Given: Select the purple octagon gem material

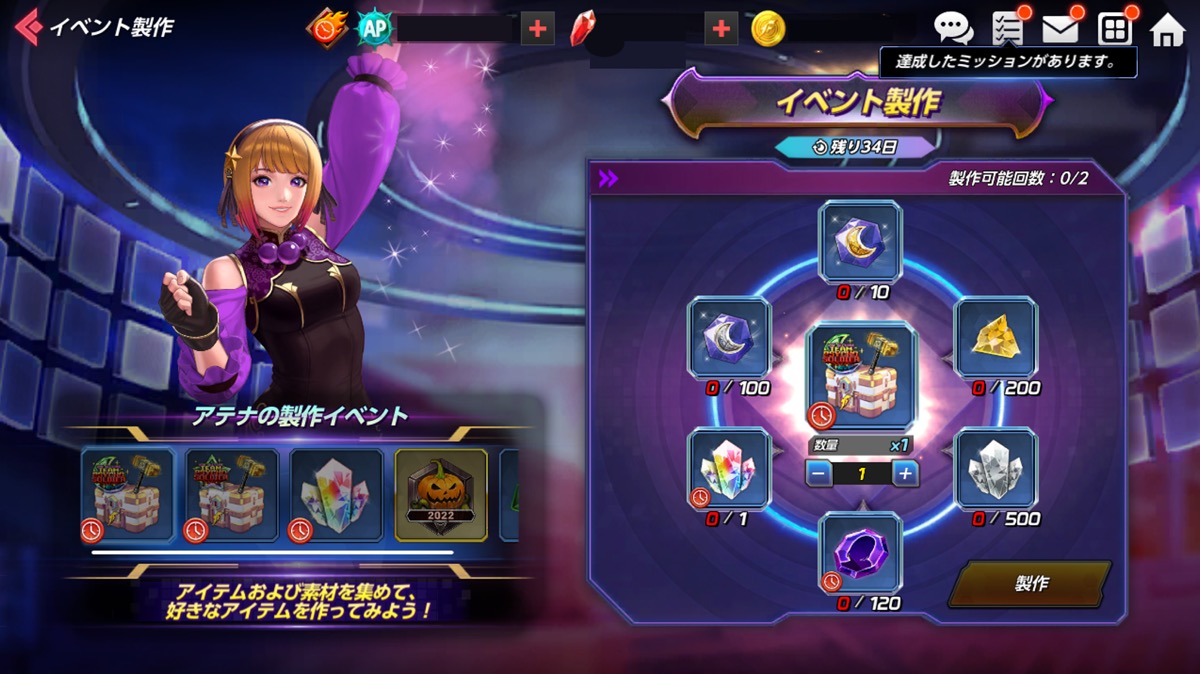Looking at the screenshot, I should 860,552.
